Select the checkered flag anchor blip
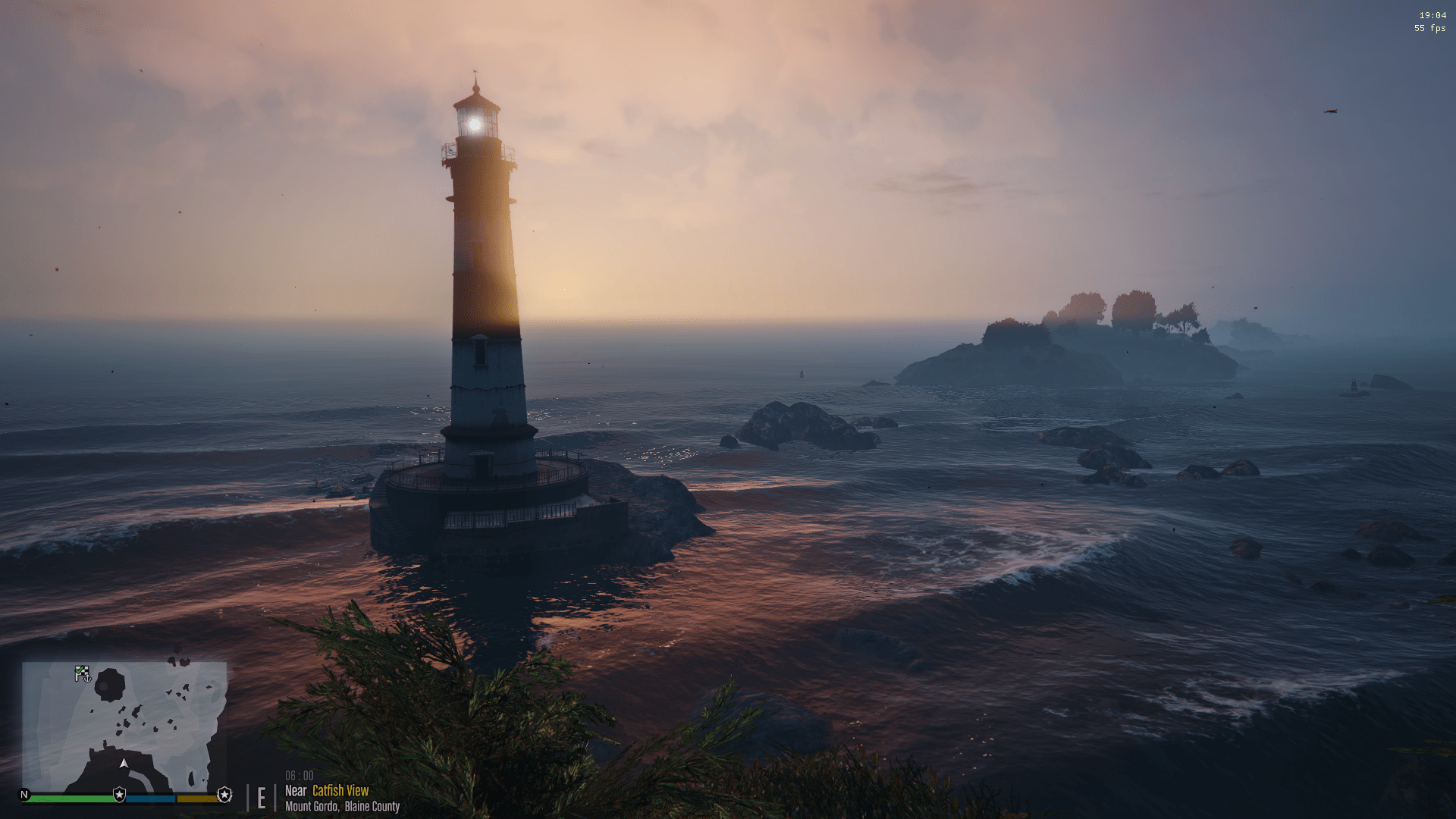Image resolution: width=1456 pixels, height=819 pixels. [82, 673]
